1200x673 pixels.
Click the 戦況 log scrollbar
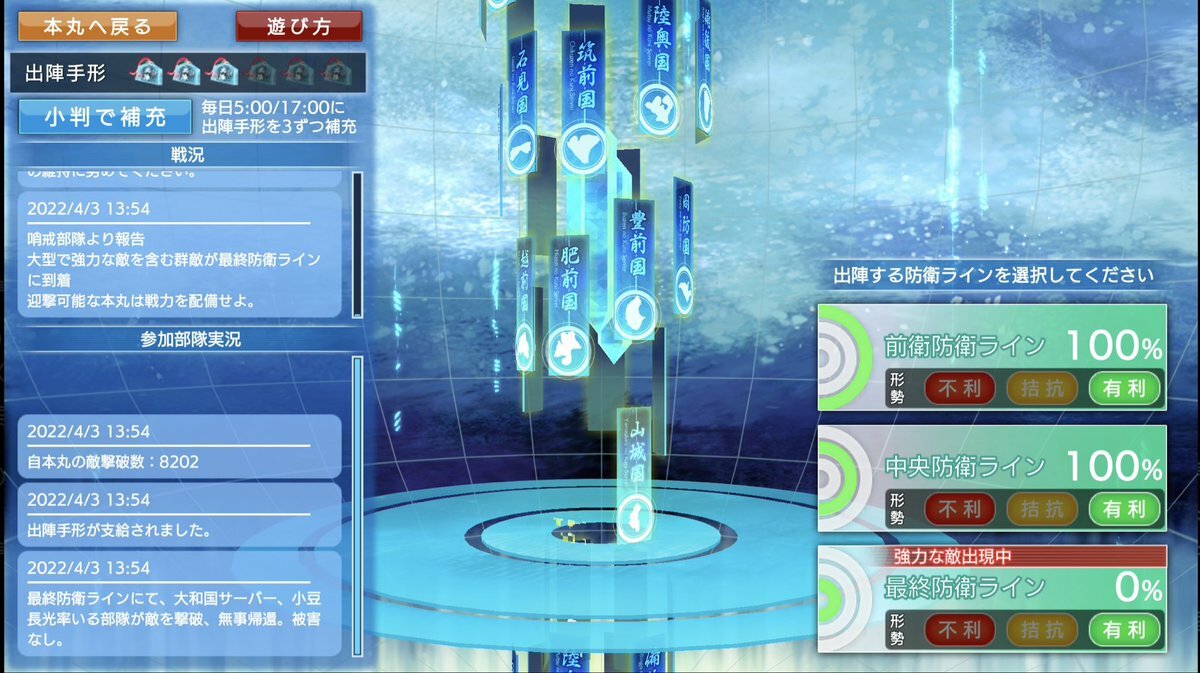(356, 245)
